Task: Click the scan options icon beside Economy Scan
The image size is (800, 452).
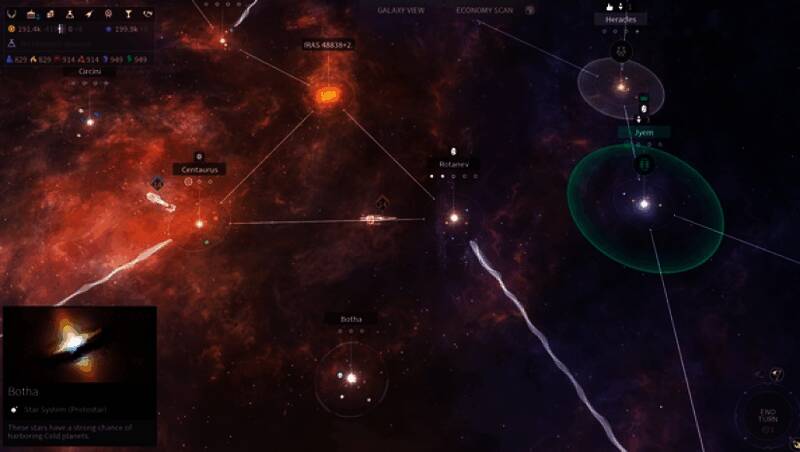Action: (x=530, y=10)
